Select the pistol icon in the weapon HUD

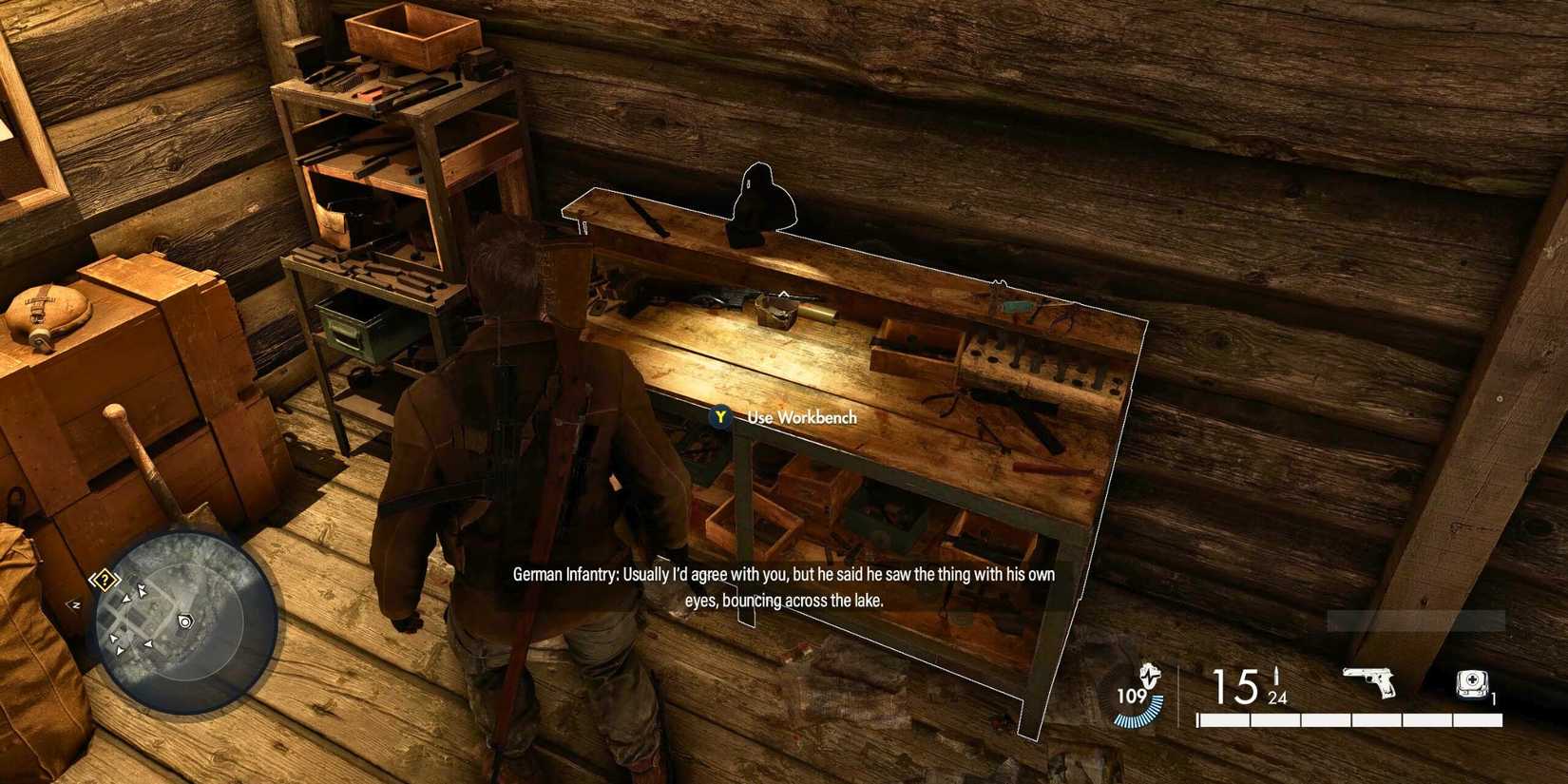(1367, 680)
